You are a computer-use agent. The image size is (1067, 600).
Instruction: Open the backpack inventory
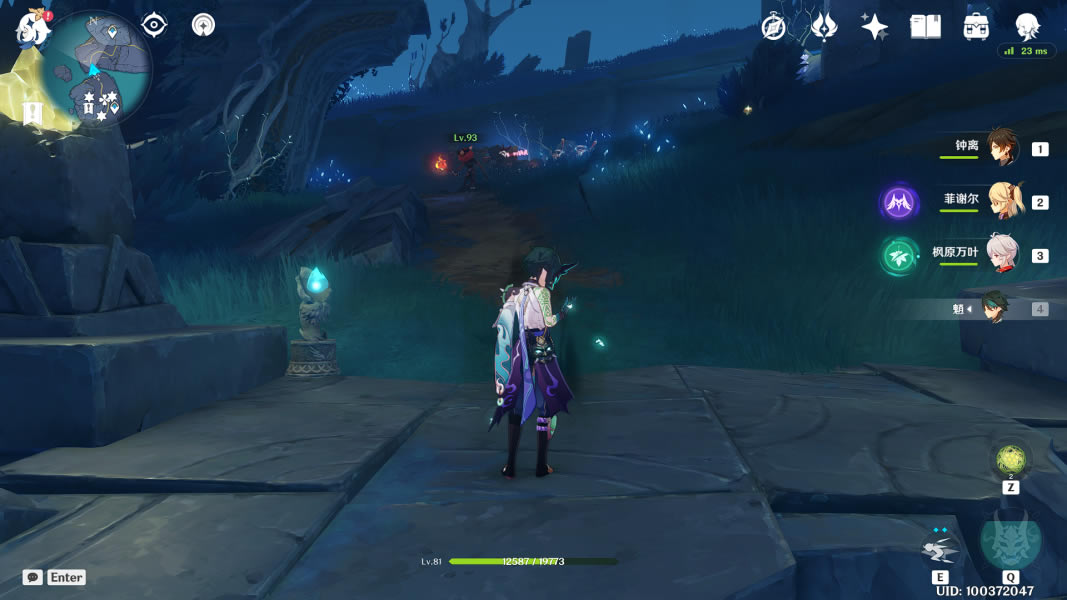[977, 27]
